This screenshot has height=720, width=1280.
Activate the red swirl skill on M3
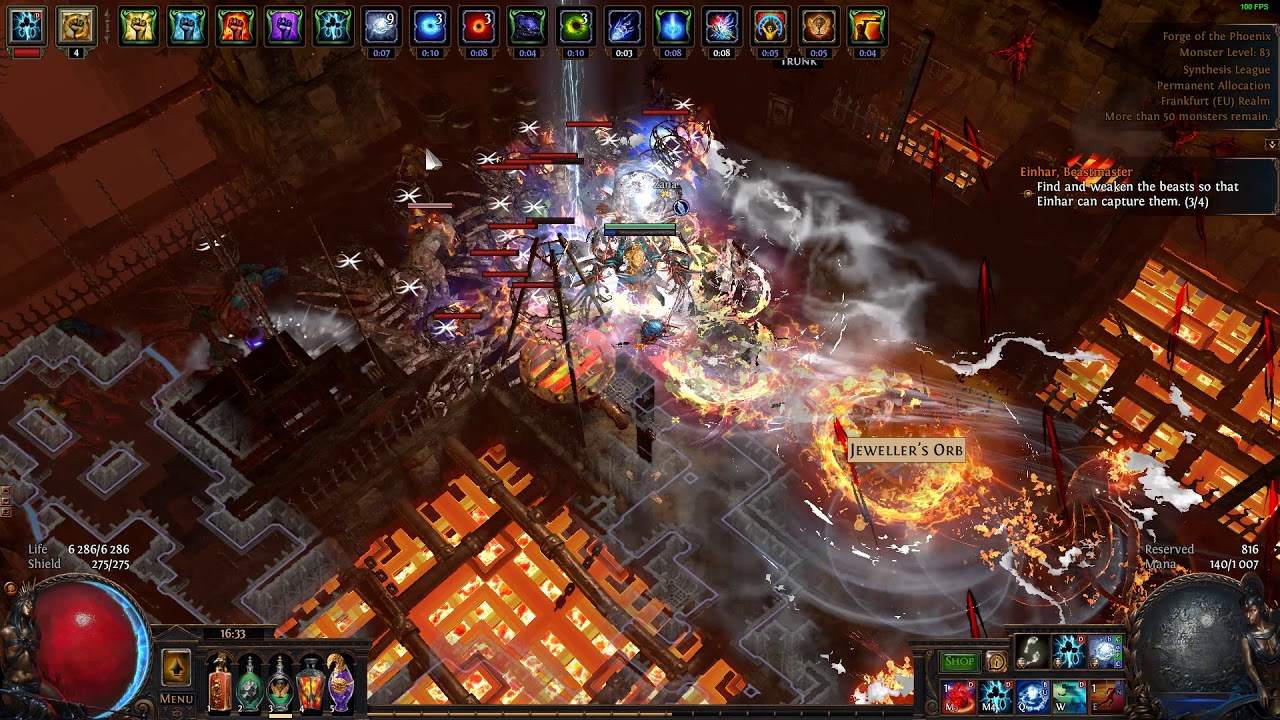coord(959,696)
